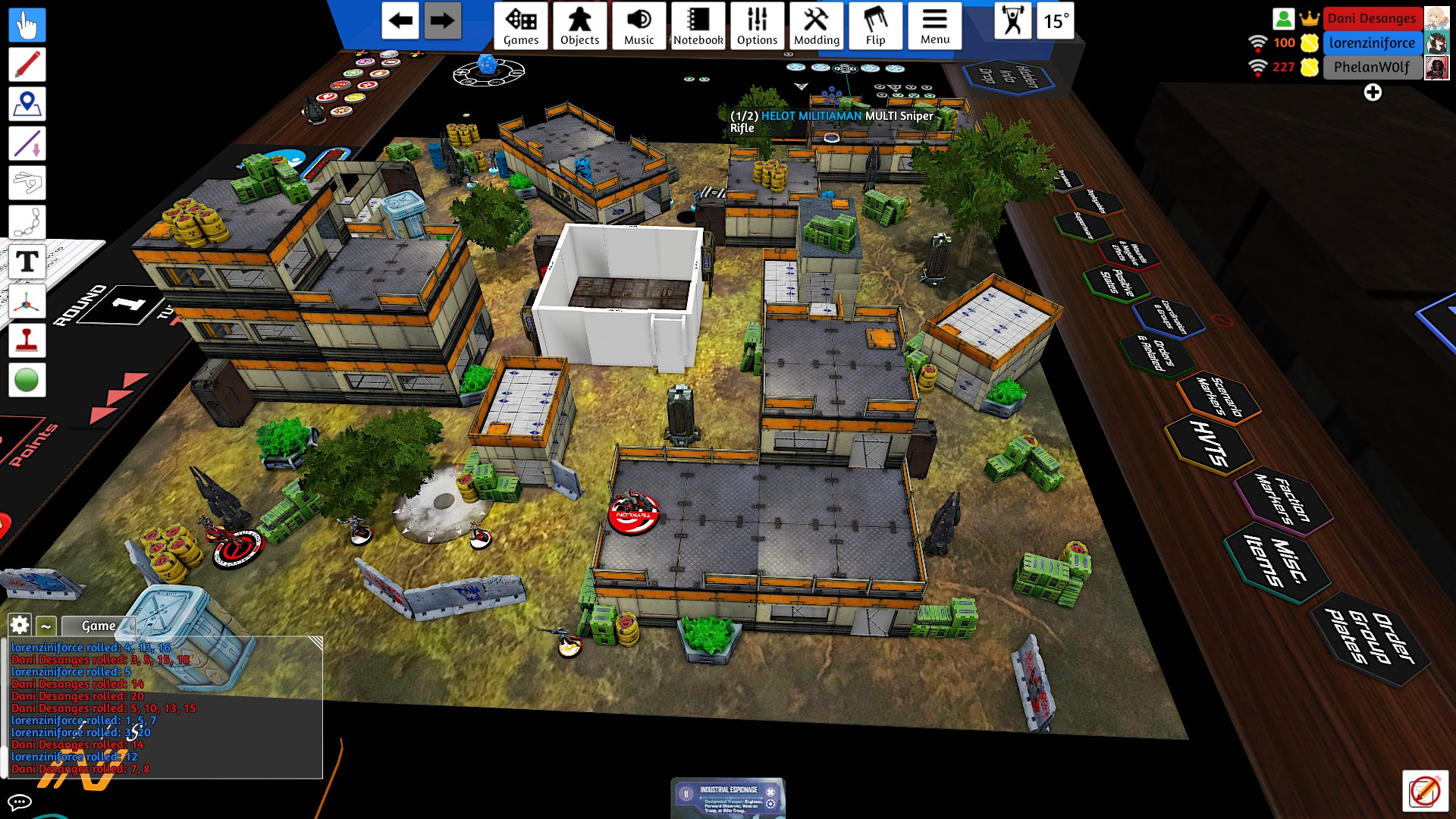Switch to the Game chat tab
Viewport: 1456px width, 819px height.
pos(99,626)
